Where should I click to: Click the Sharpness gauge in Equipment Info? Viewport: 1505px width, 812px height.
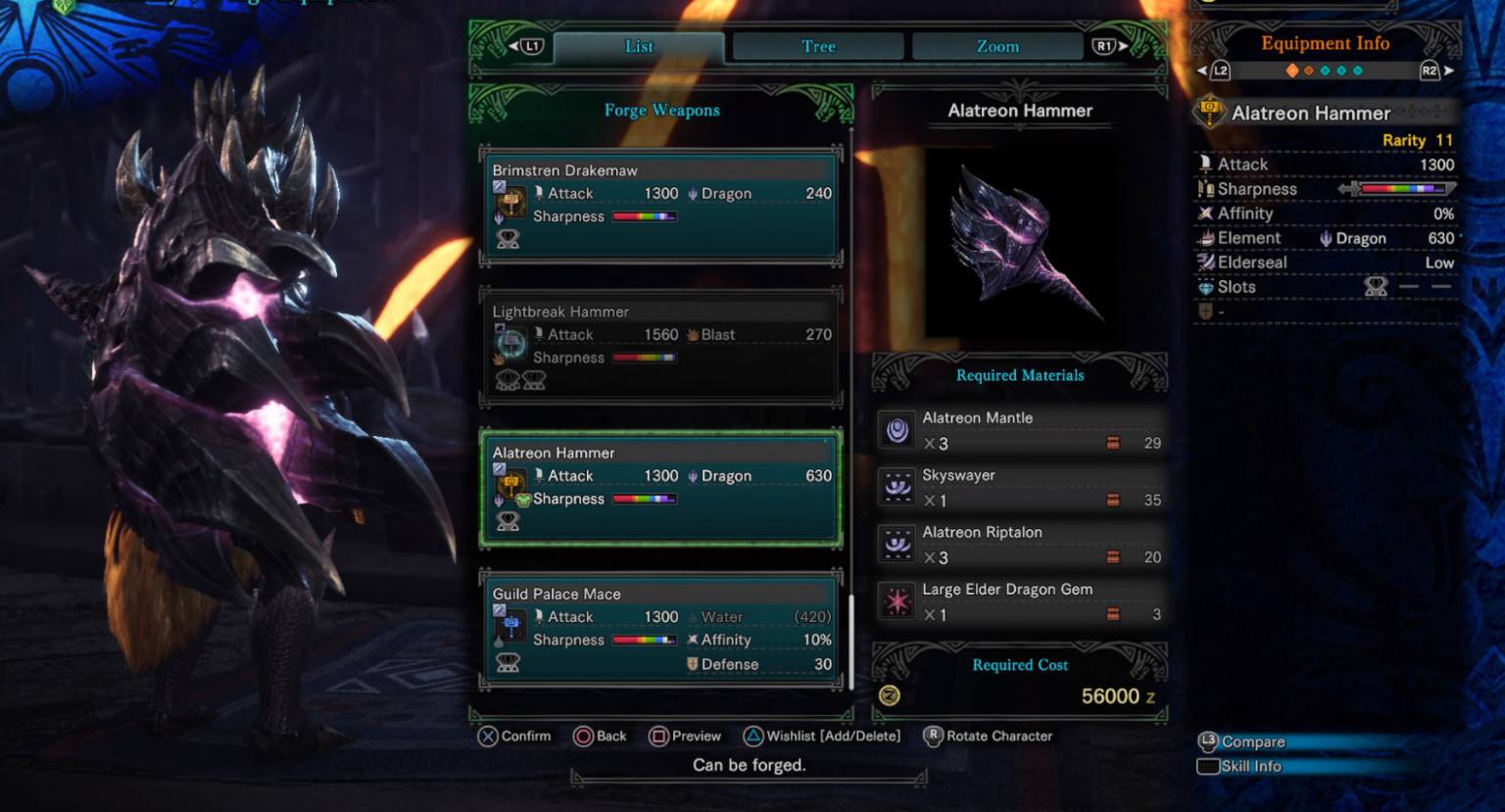coord(1403,188)
